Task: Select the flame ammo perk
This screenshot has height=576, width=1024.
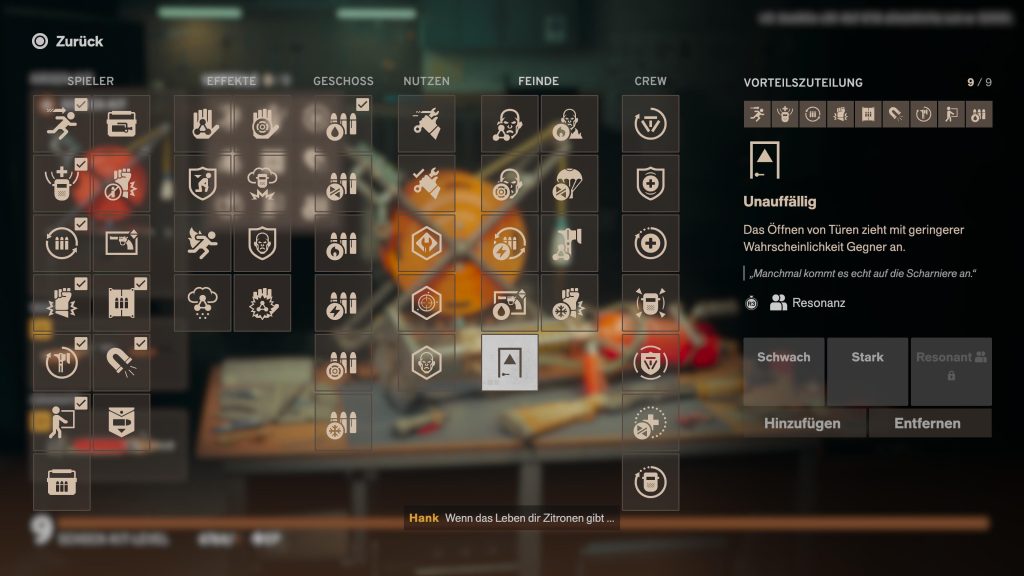Action: (x=343, y=243)
